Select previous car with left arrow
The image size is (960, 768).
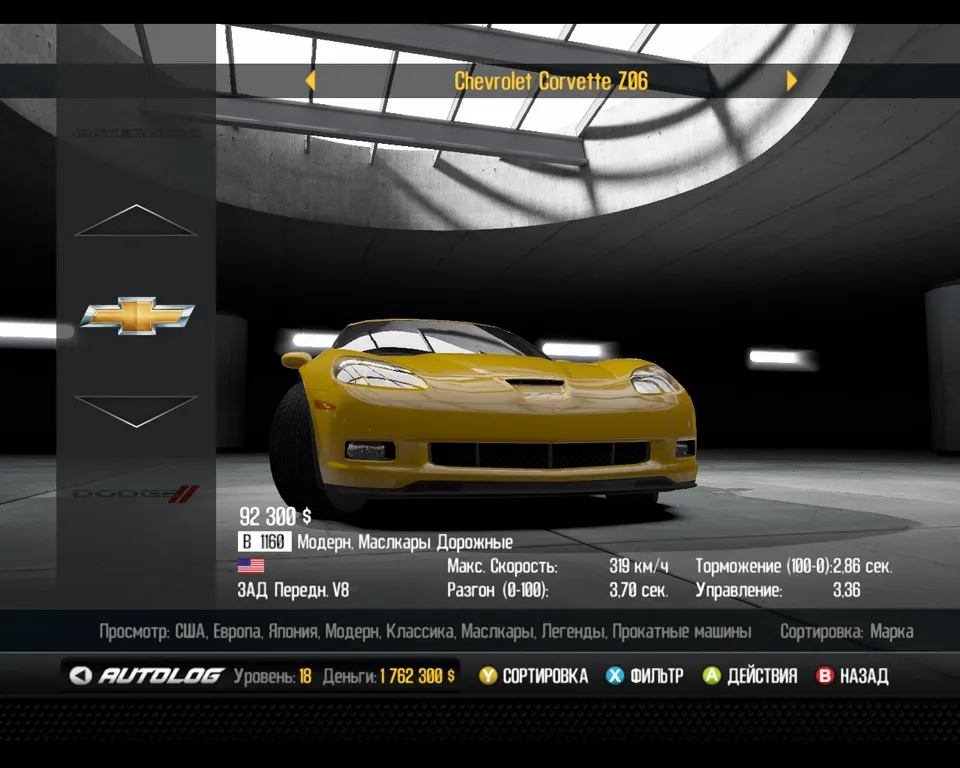(x=310, y=81)
